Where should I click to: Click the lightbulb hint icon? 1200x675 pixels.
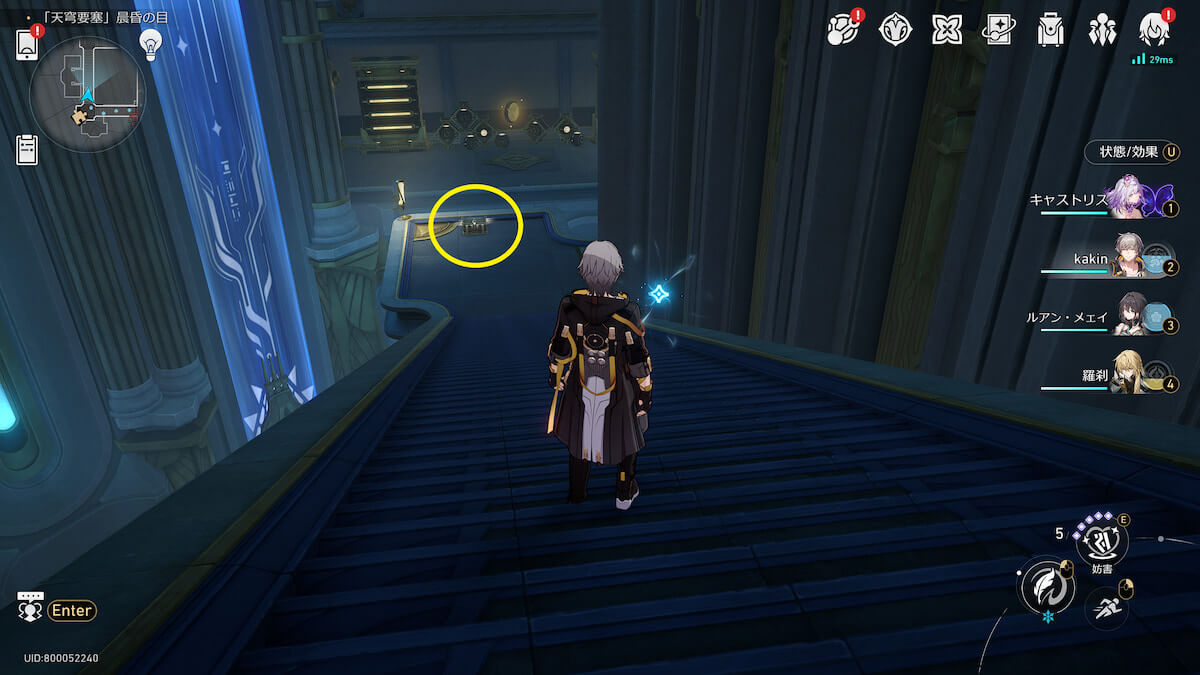(150, 43)
